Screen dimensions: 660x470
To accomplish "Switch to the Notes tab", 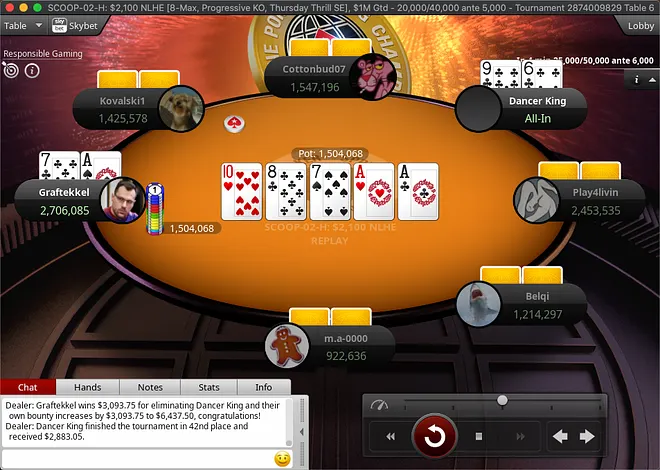I will point(150,387).
